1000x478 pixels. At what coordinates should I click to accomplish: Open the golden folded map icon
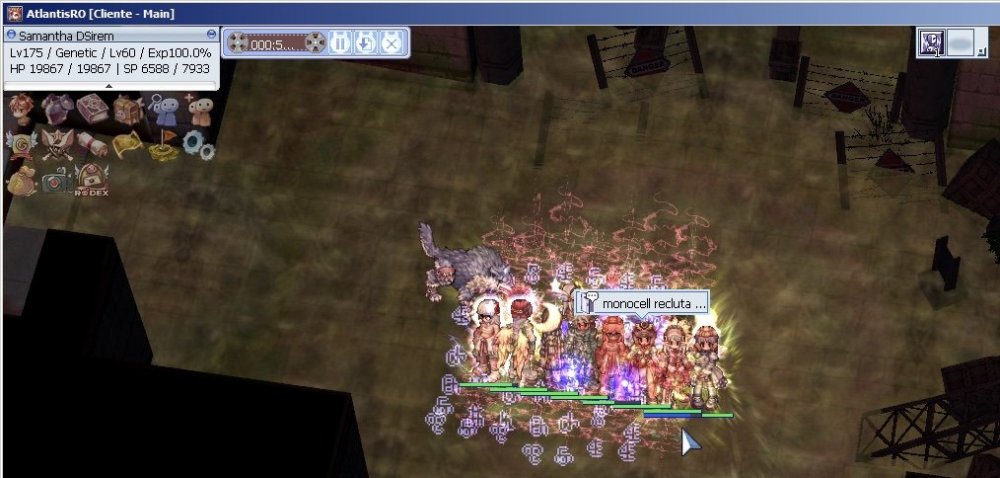128,145
